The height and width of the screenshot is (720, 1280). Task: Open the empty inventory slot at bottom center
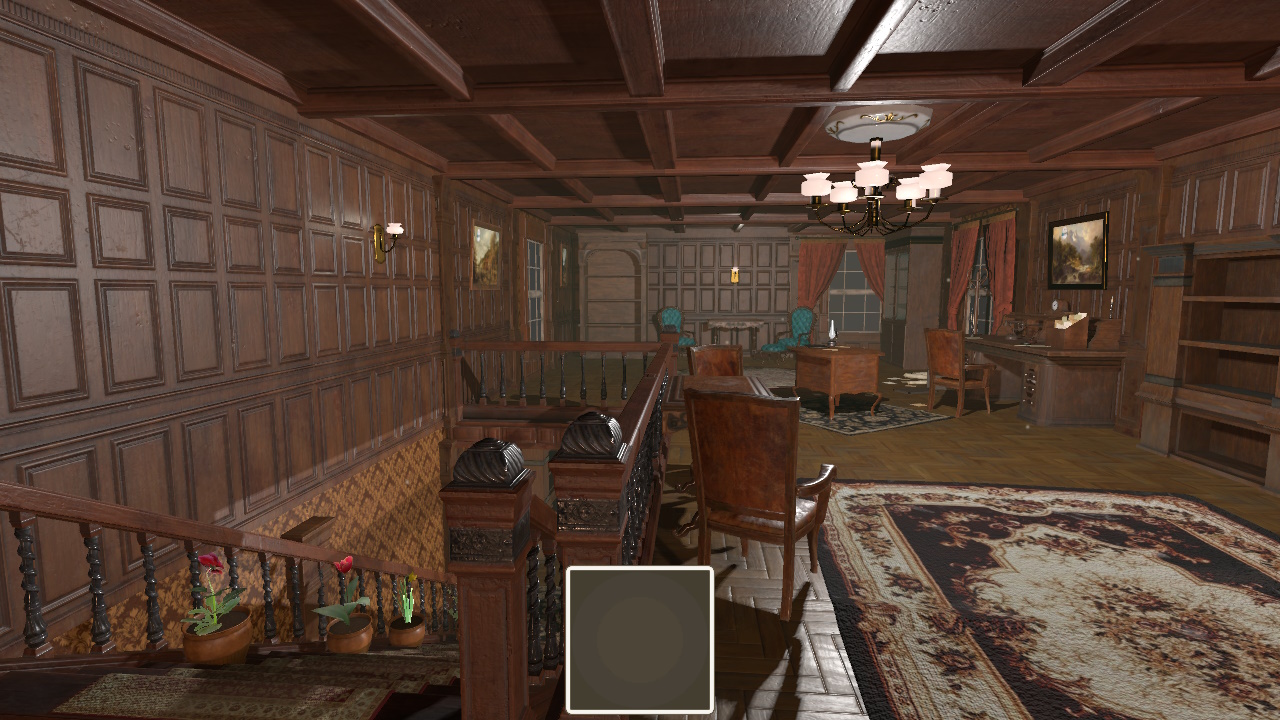point(640,640)
